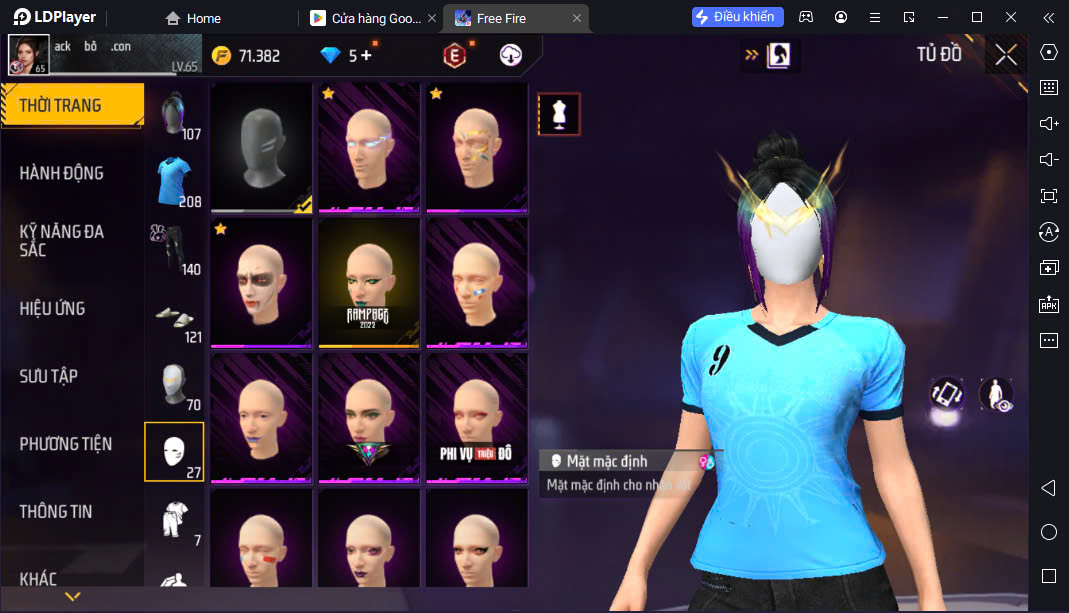The image size is (1069, 613).
Task: Click the mannequin outfit preset icon
Action: point(559,114)
